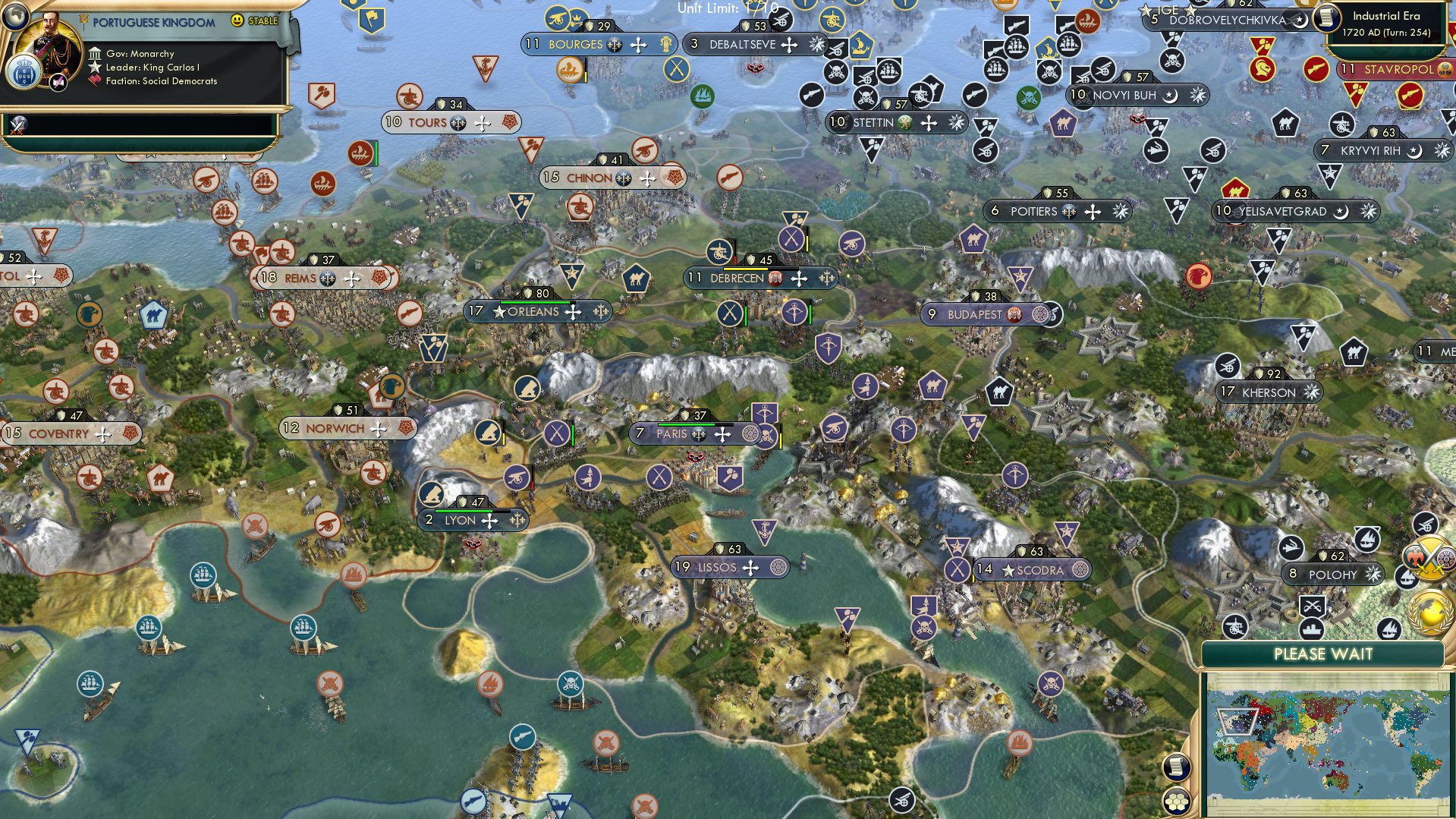
Task: Select the camel caravan icon near Kherson
Action: point(1354,353)
